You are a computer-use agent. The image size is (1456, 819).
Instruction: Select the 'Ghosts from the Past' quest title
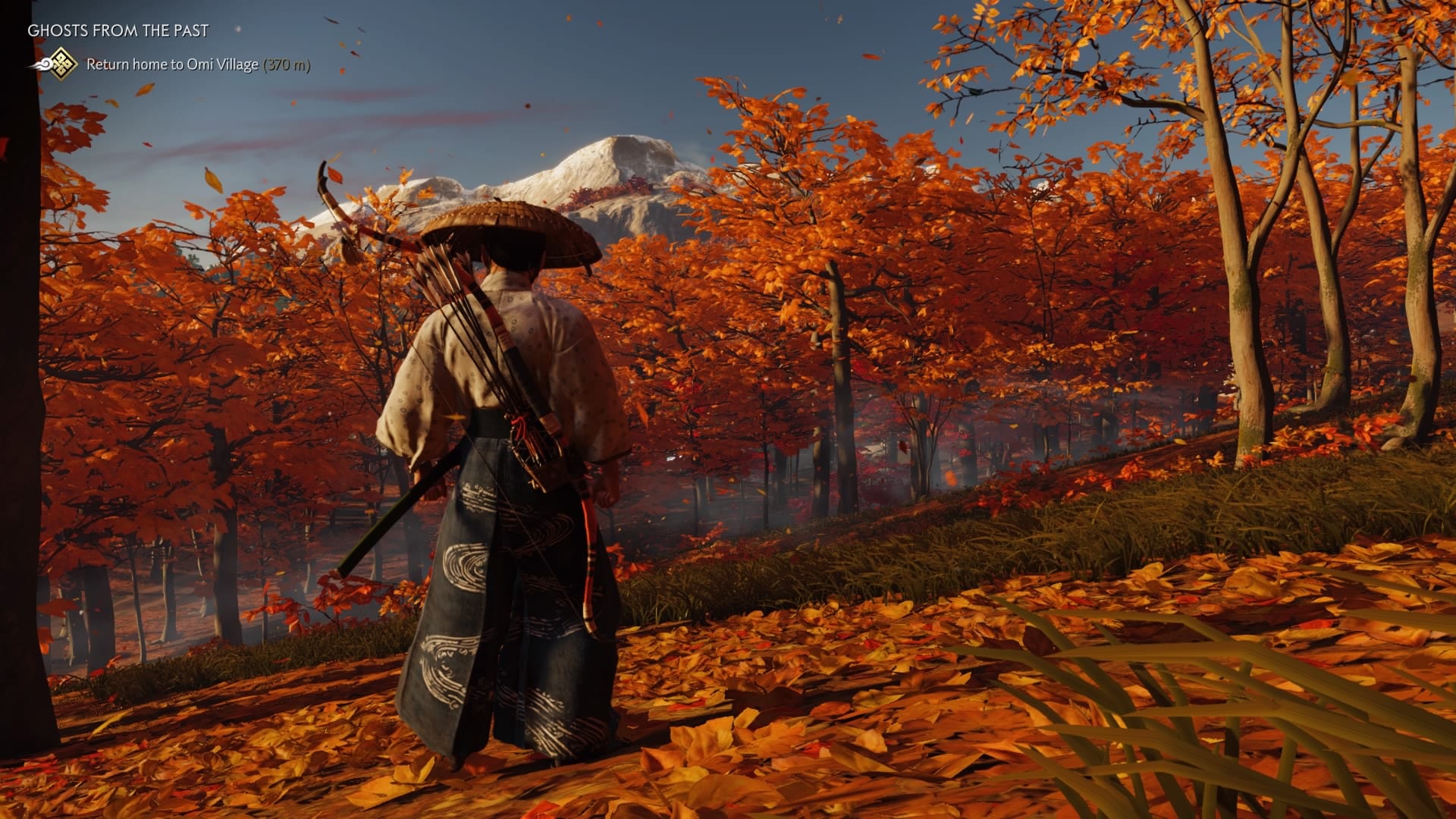point(118,31)
